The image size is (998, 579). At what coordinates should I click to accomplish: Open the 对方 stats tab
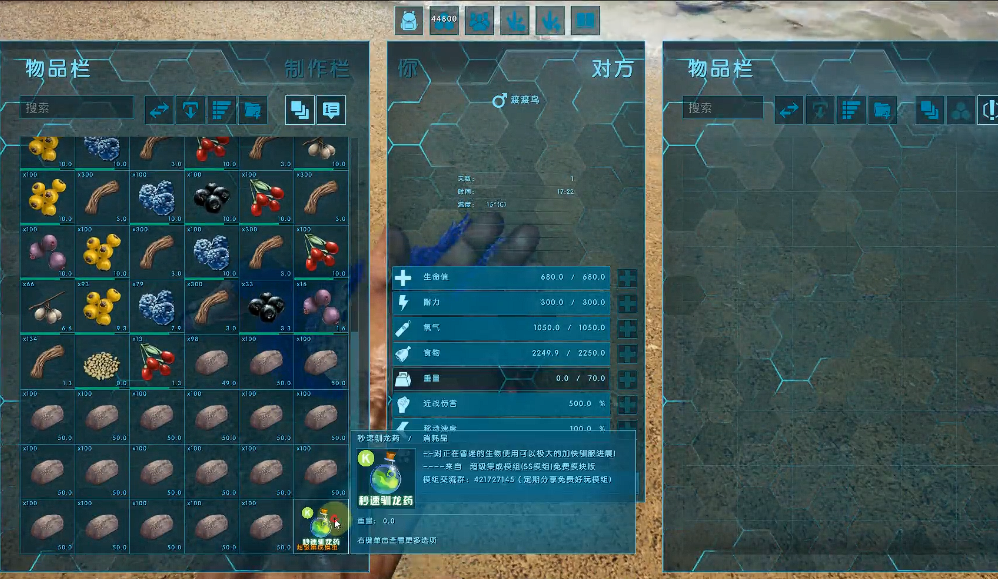pos(612,69)
